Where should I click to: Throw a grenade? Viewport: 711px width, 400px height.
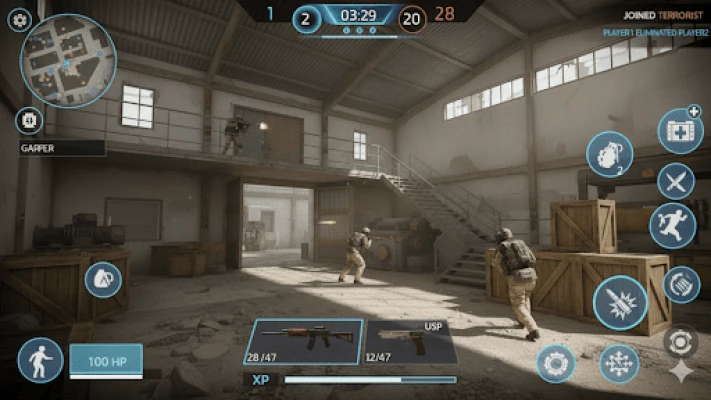point(609,155)
